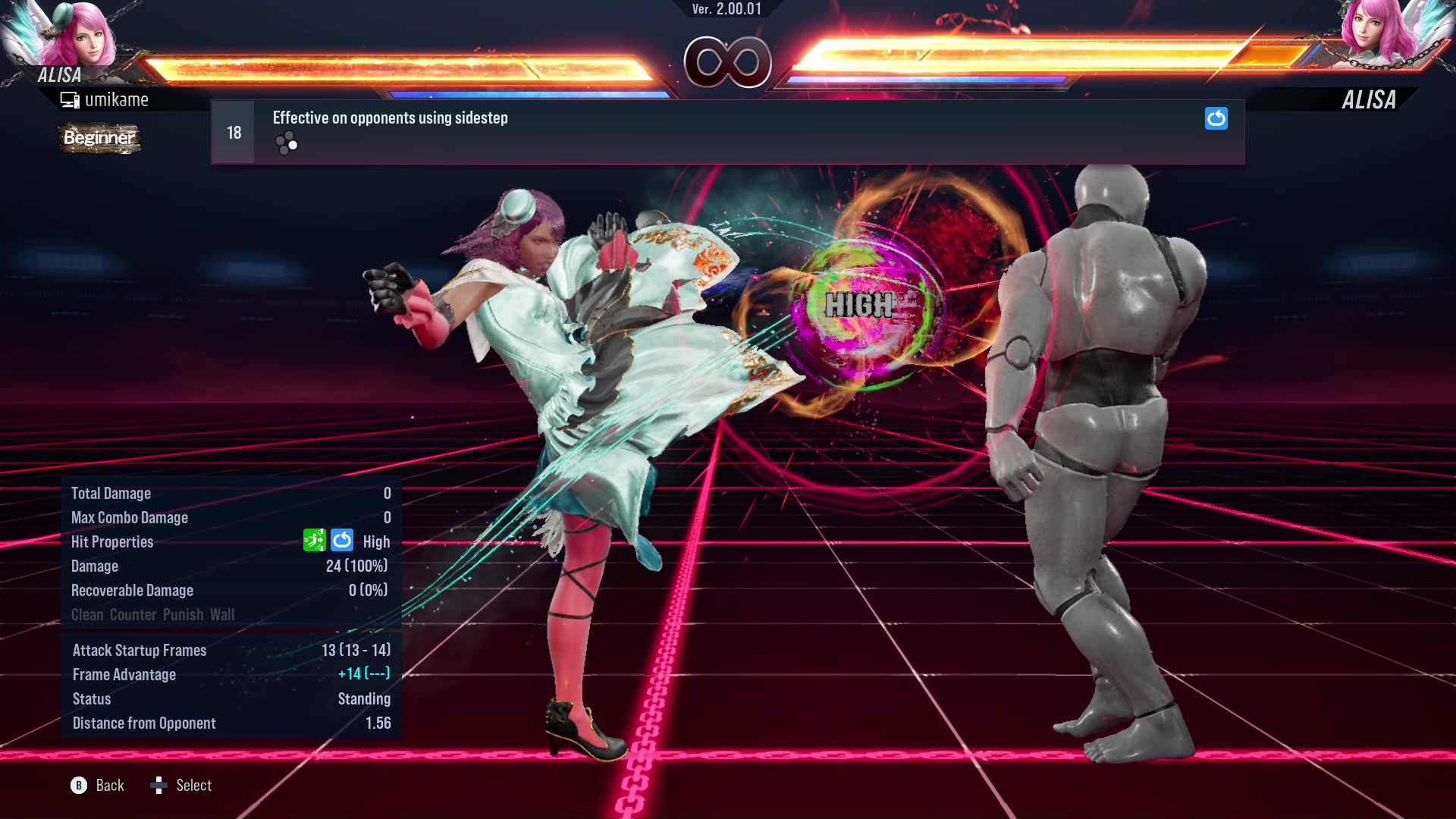Click the monitor icon beside umikame
The image size is (1456, 819).
click(71, 99)
